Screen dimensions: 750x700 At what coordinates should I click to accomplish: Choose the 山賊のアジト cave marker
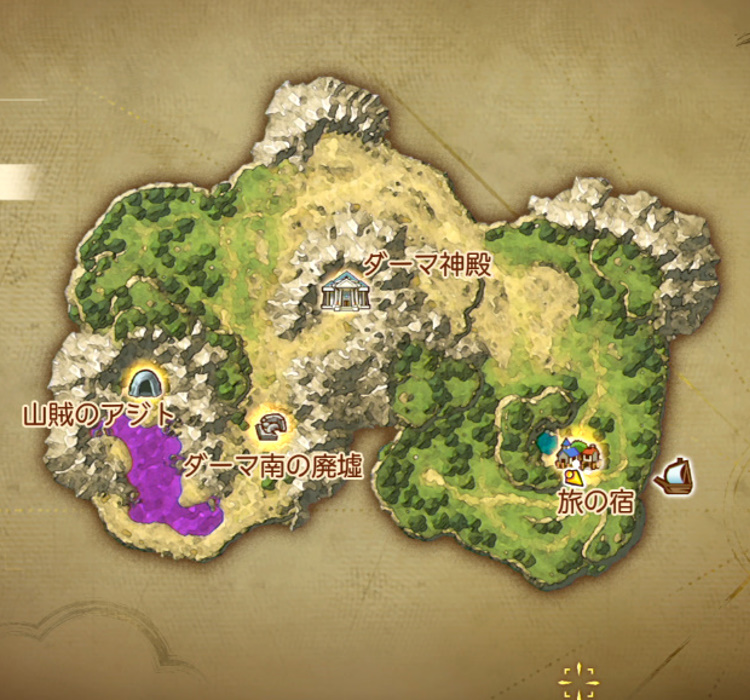[x=146, y=381]
